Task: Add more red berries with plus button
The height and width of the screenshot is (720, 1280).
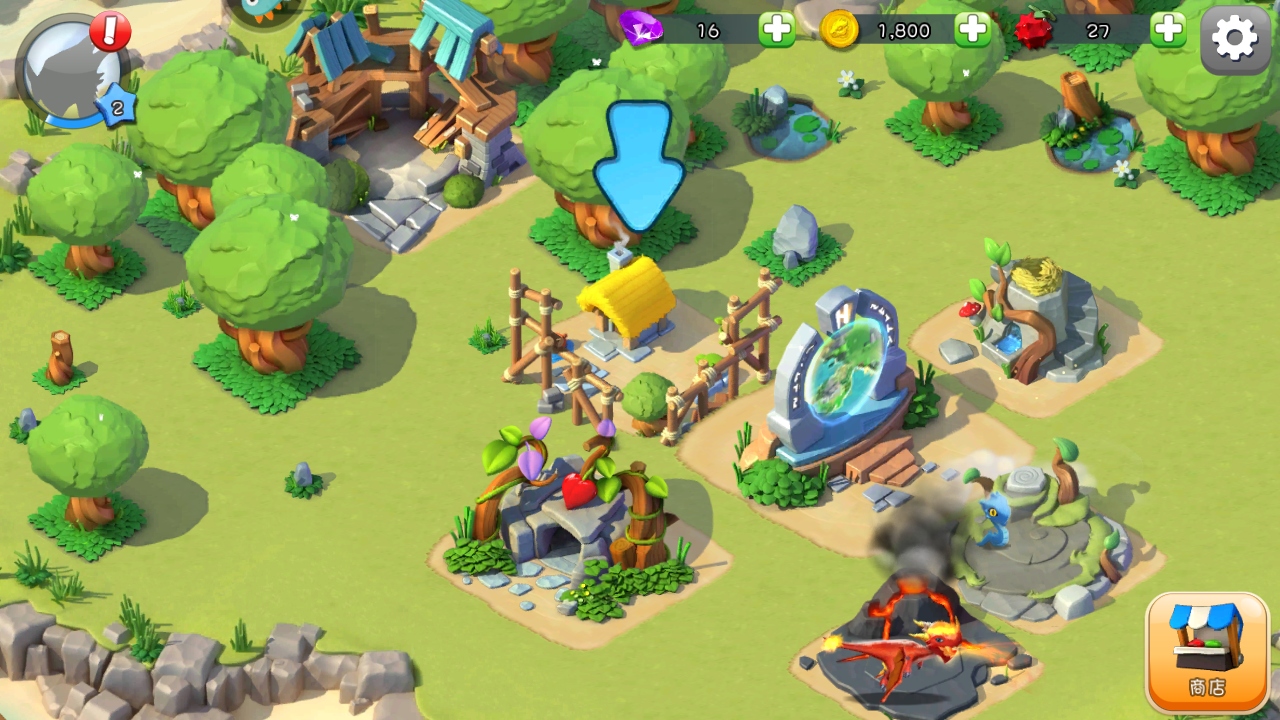Action: [1167, 30]
